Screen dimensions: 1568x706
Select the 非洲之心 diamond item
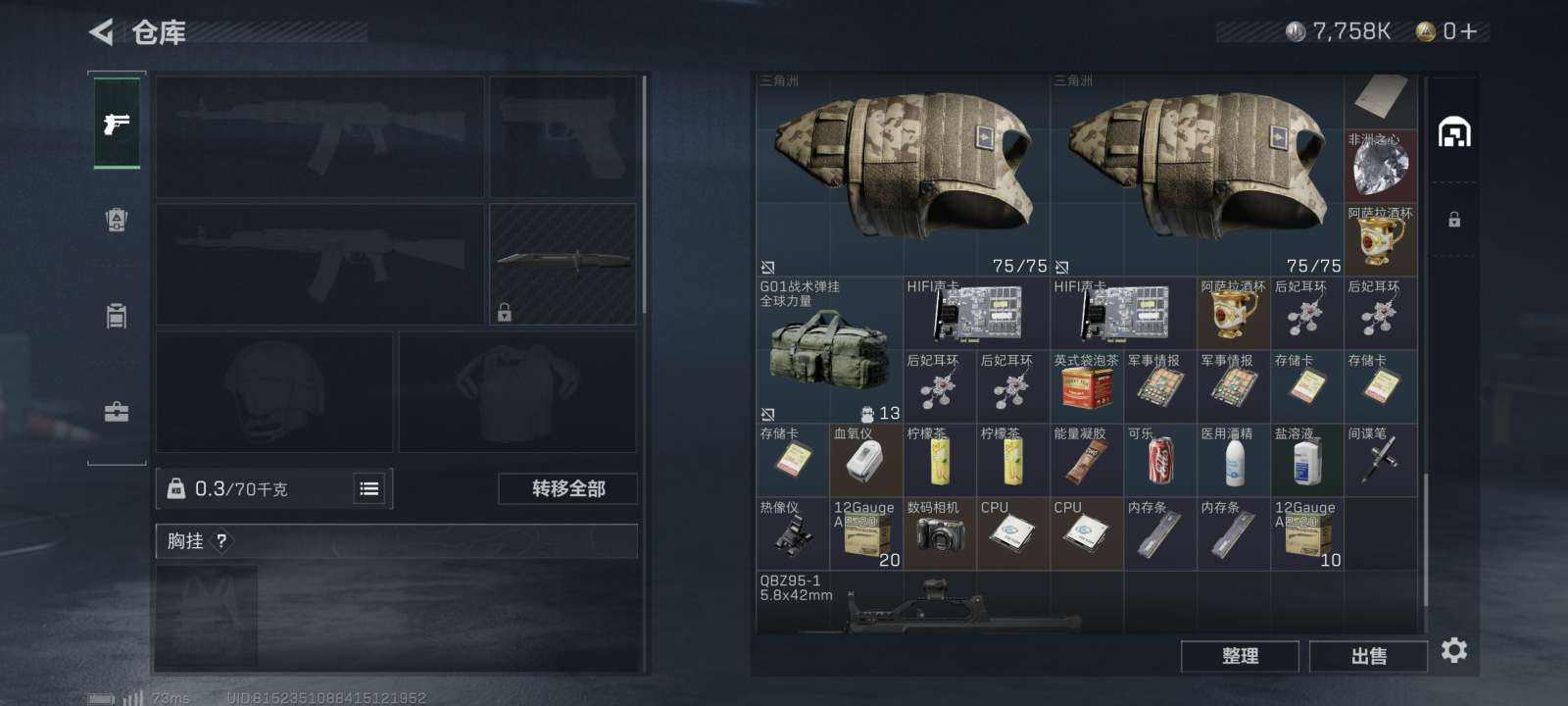pos(1380,166)
